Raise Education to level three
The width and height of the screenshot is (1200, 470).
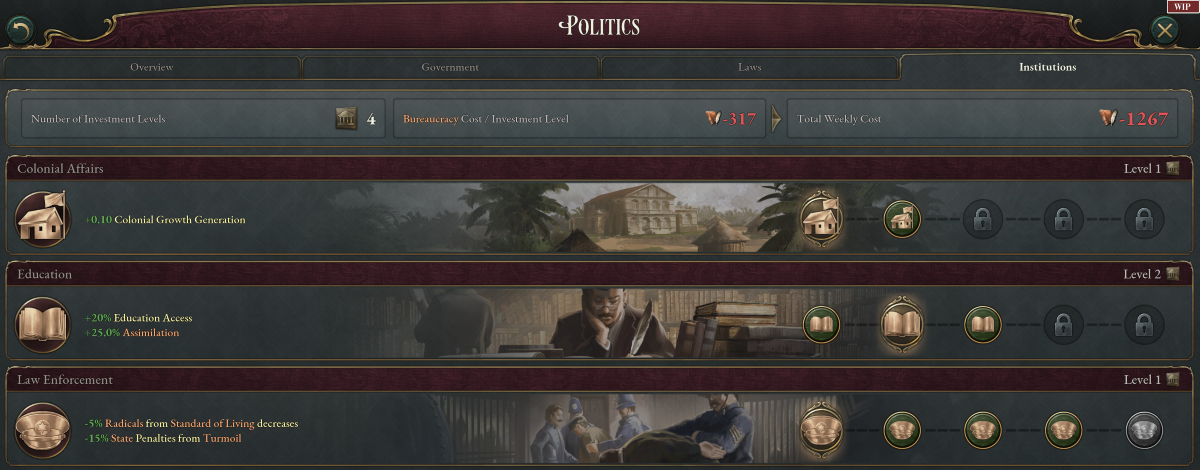pyautogui.click(x=982, y=325)
